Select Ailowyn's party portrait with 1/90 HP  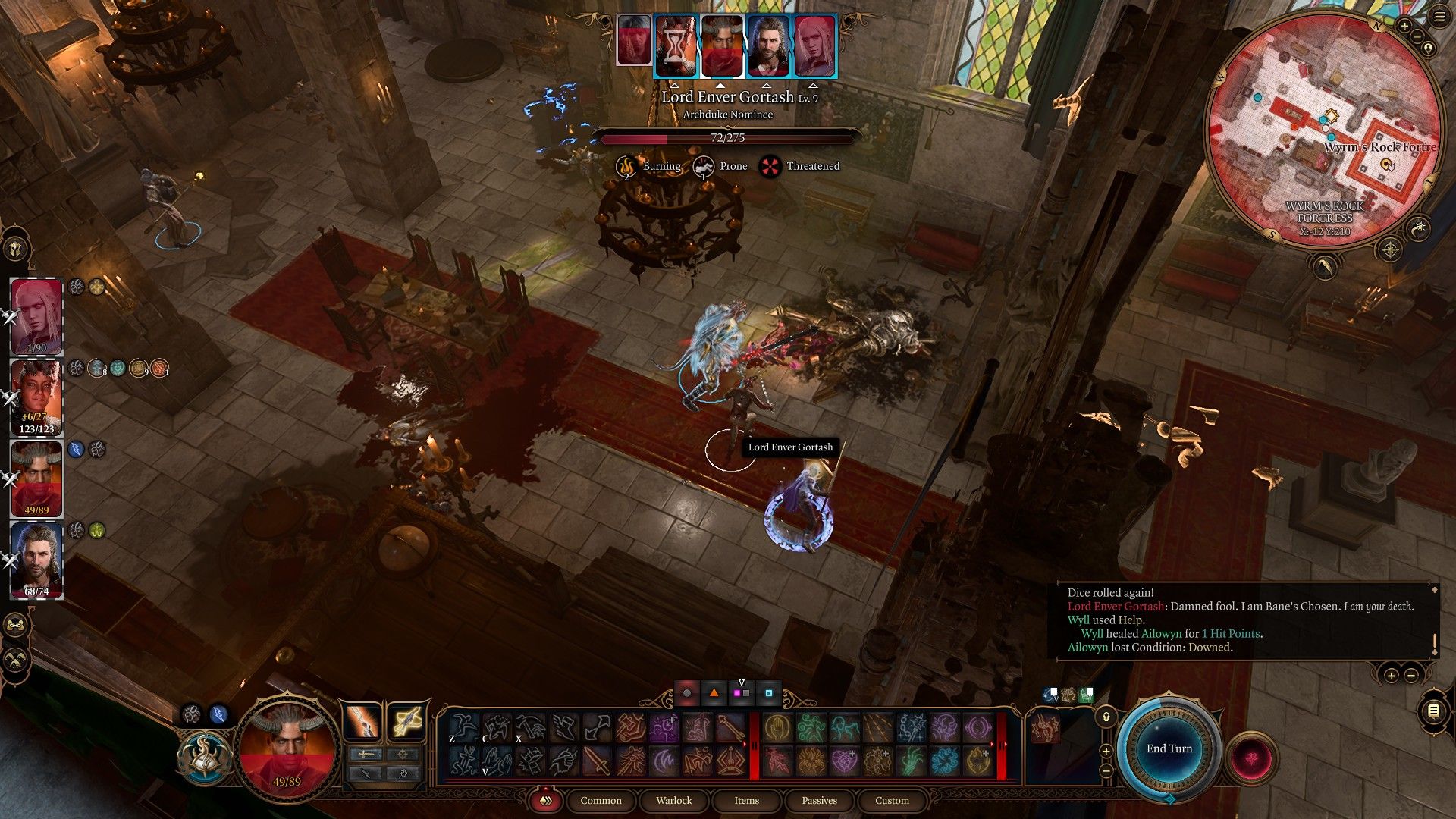pyautogui.click(x=36, y=316)
